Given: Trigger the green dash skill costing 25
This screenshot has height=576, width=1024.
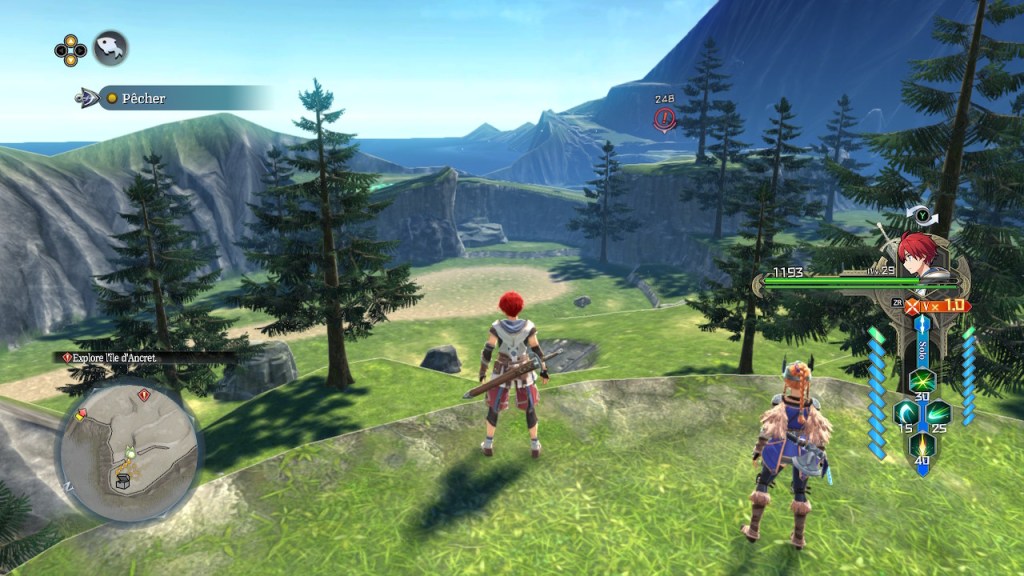Looking at the screenshot, I should 938,413.
